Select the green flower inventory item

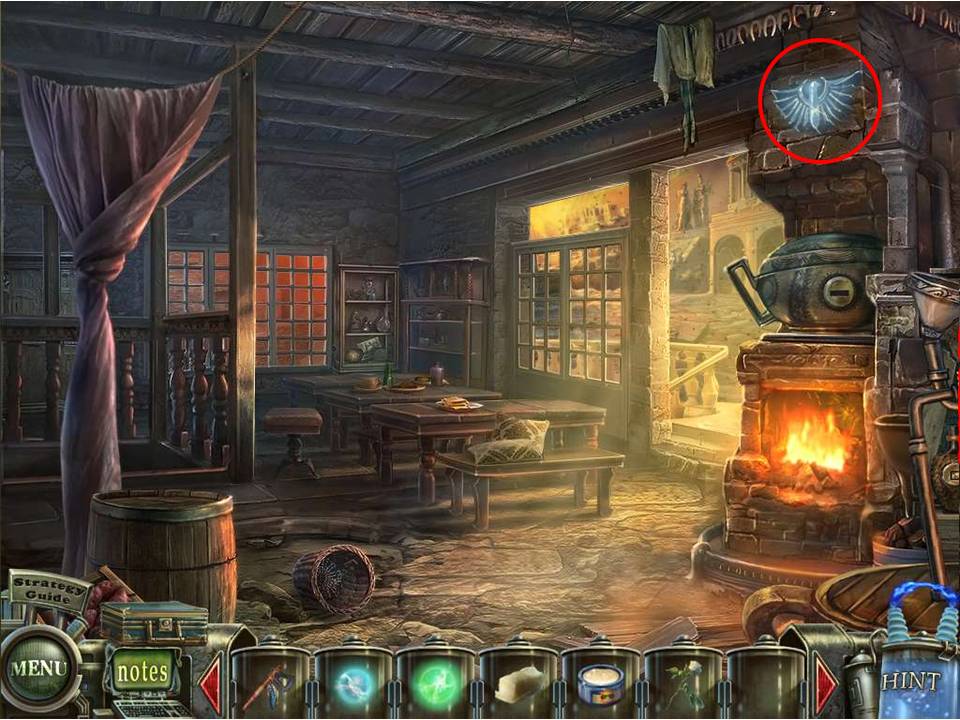683,684
